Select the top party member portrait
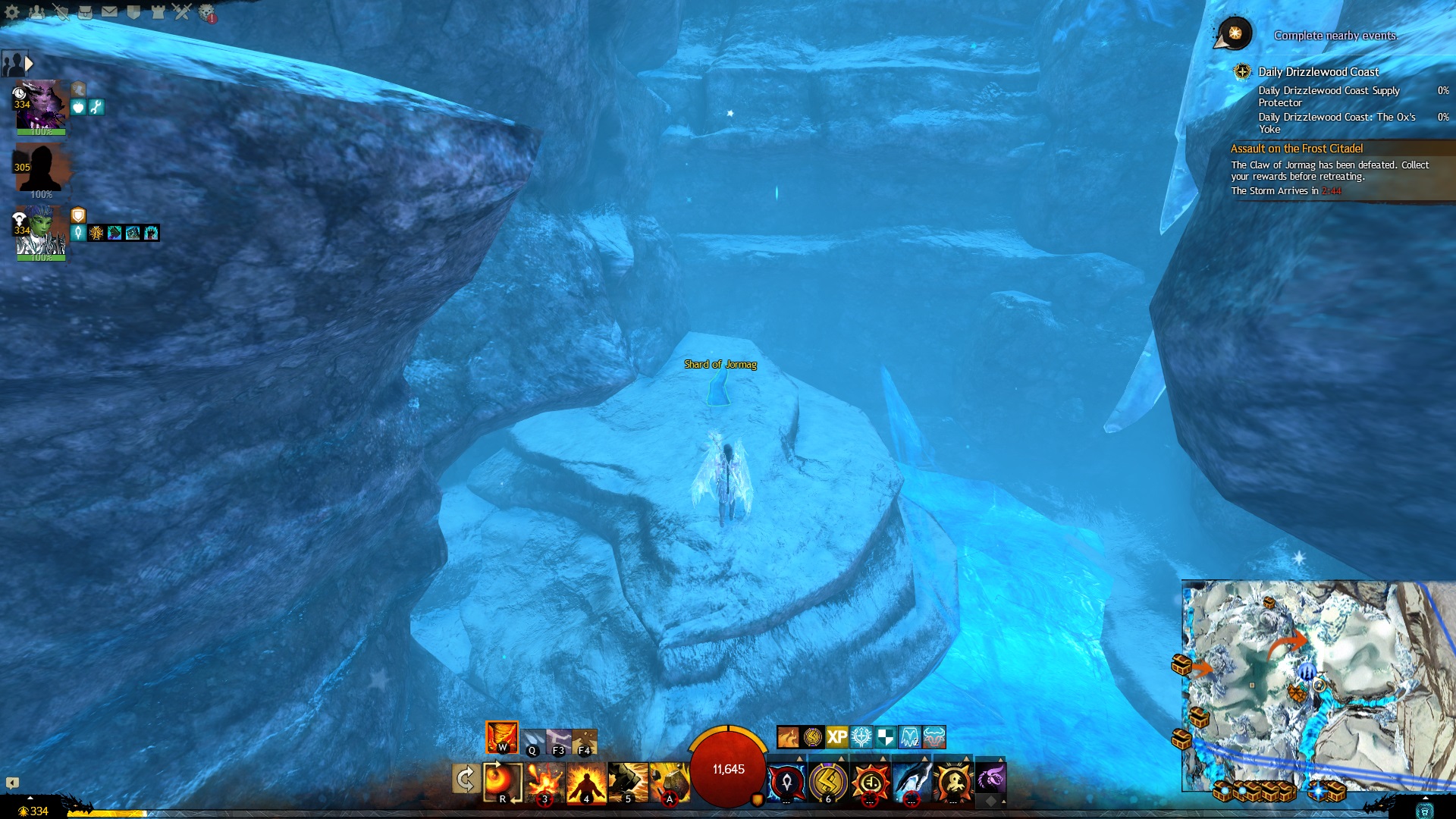This screenshot has width=1456, height=819. pyautogui.click(x=41, y=106)
